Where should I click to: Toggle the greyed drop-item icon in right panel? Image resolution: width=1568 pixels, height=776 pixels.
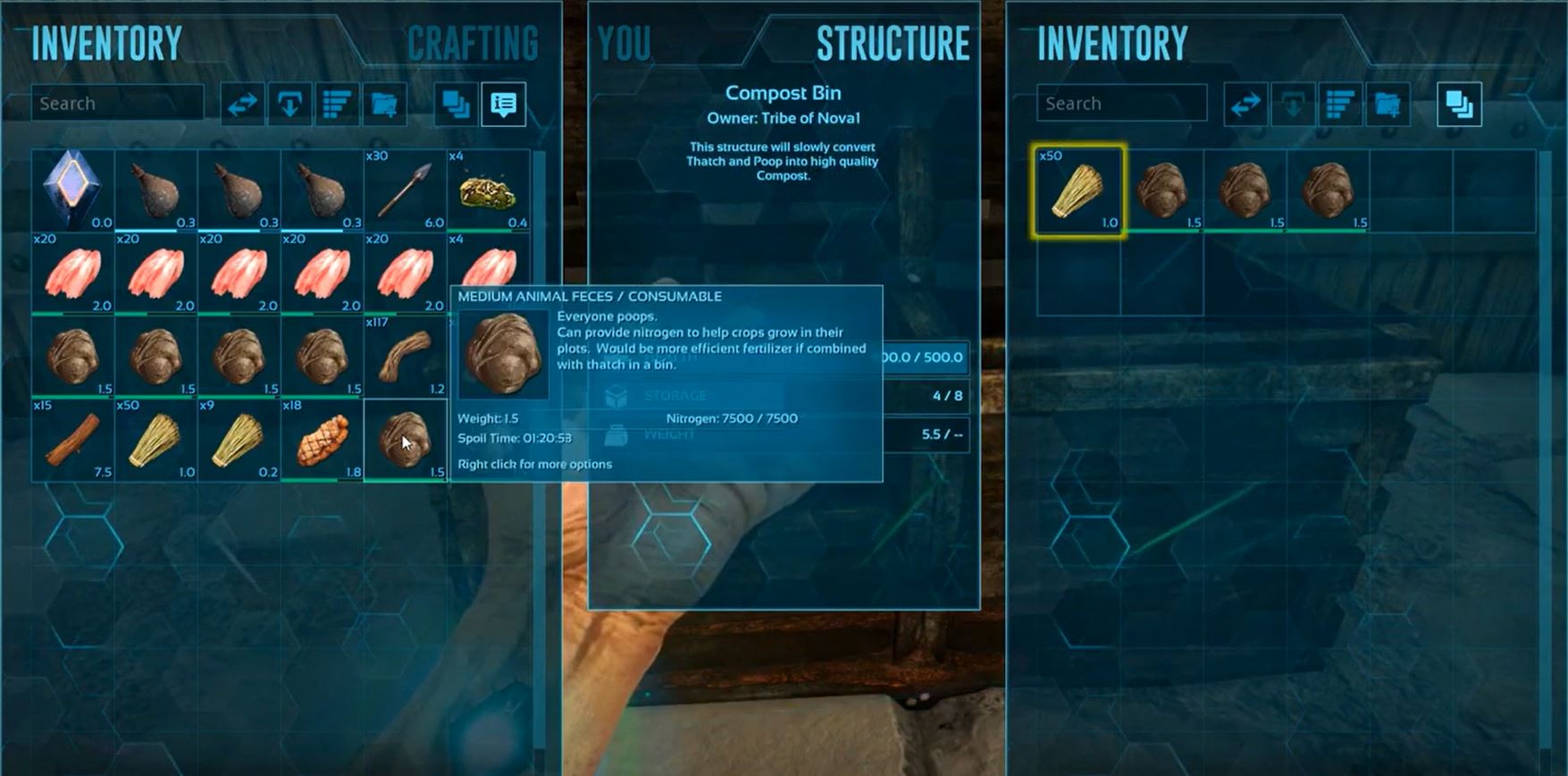(1292, 103)
